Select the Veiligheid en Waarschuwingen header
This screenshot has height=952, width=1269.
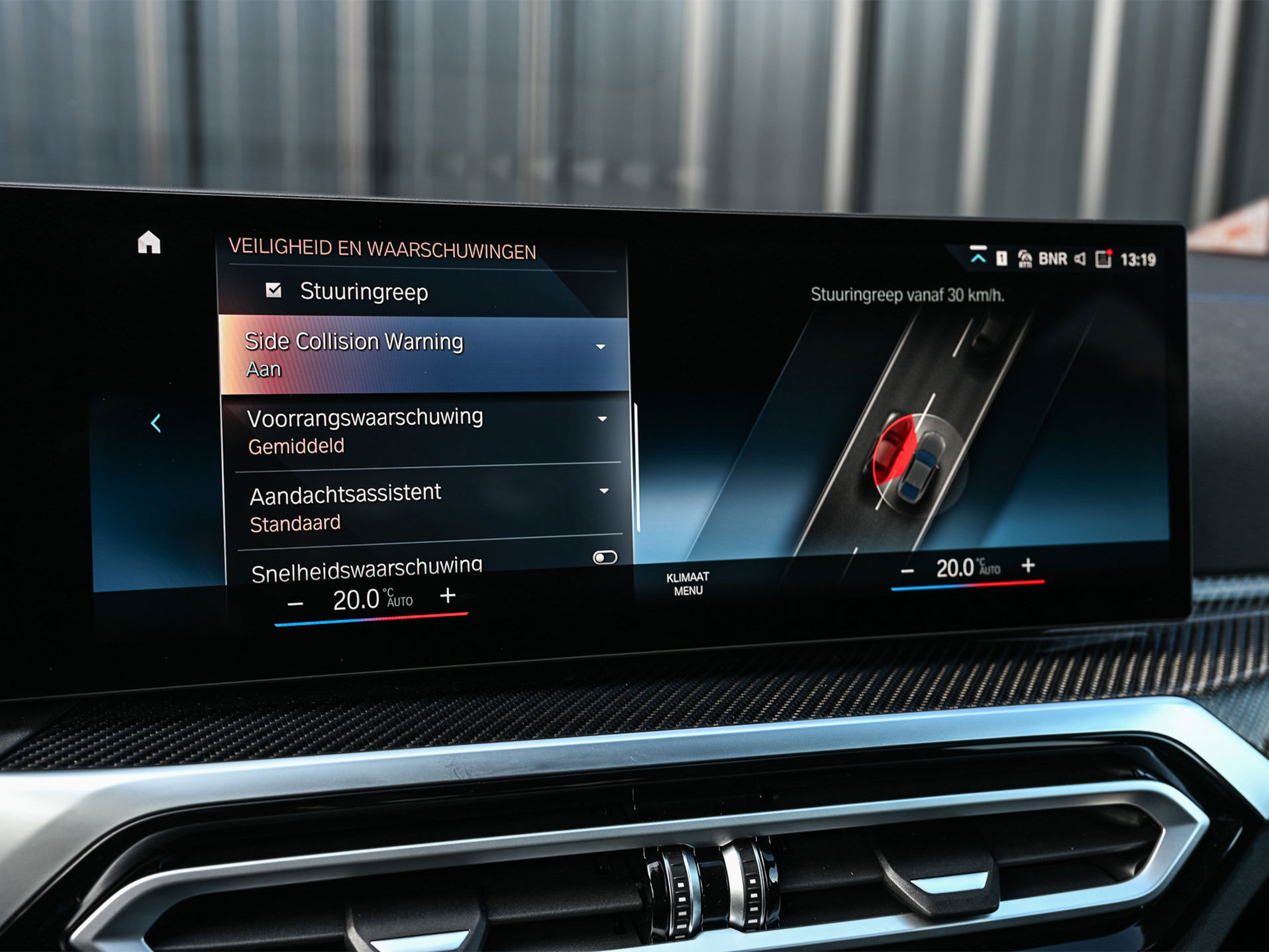point(384,248)
